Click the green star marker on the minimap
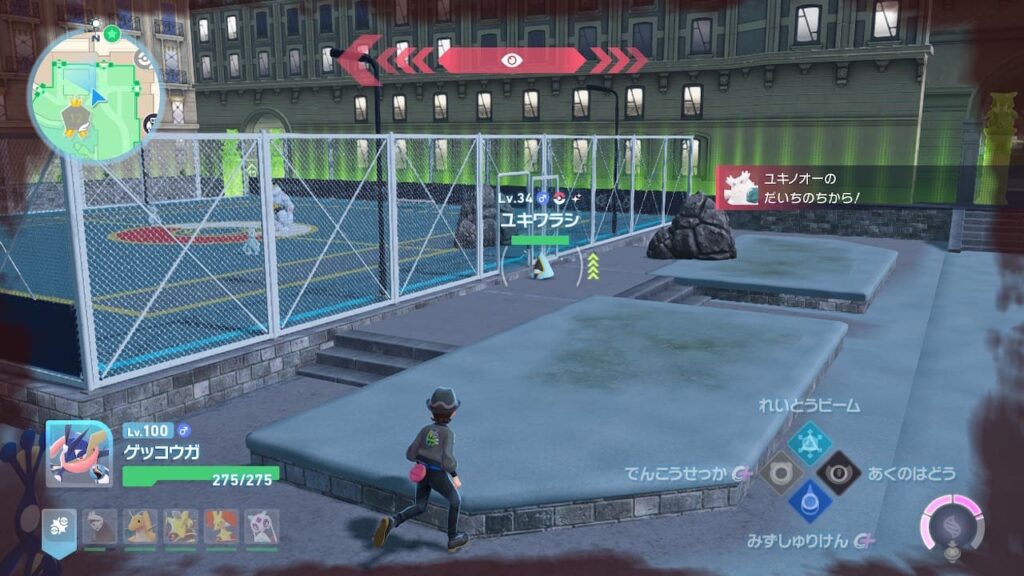The width and height of the screenshot is (1024, 576). coord(113,34)
